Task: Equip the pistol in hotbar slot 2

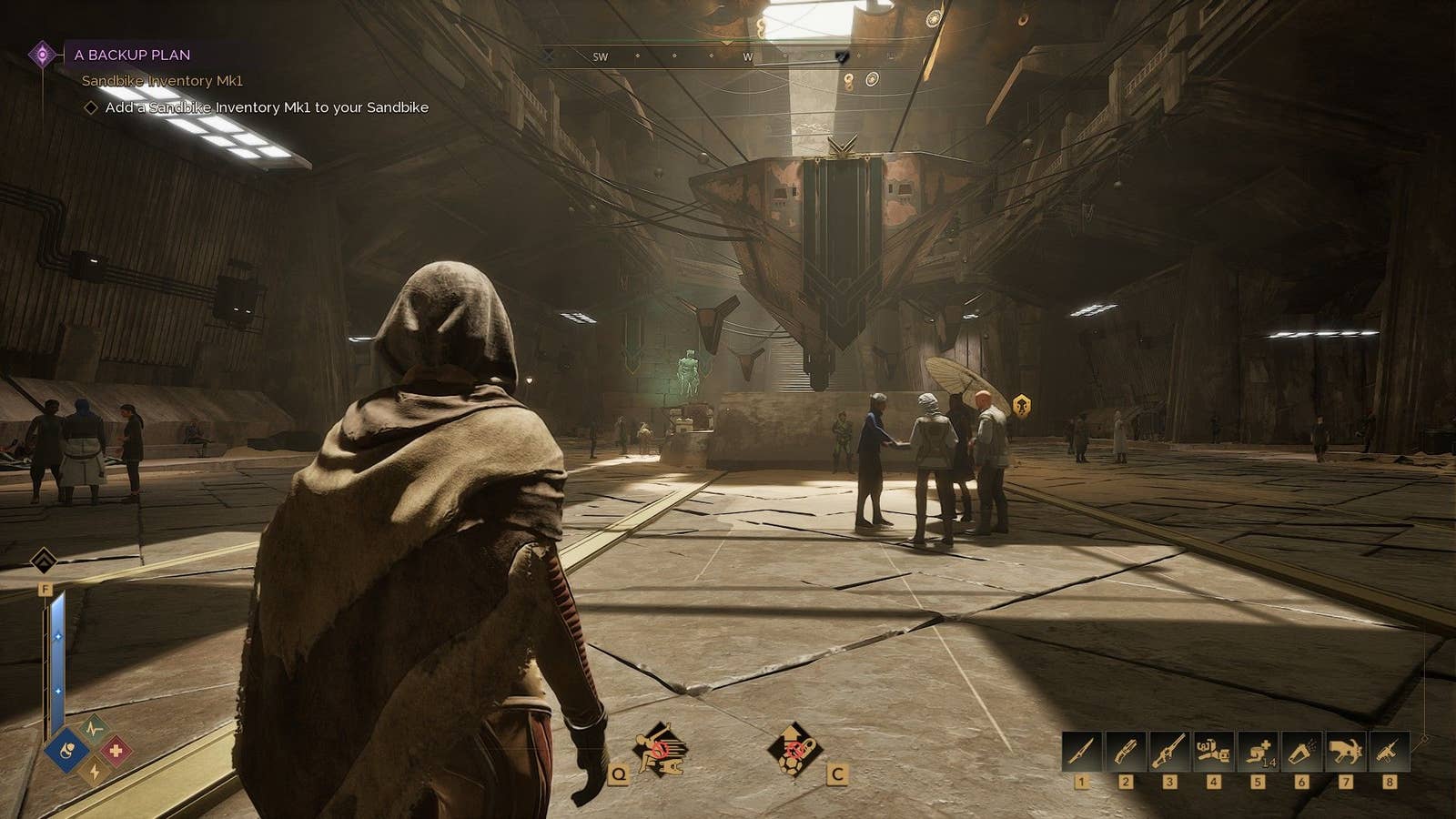Action: (x=1126, y=753)
